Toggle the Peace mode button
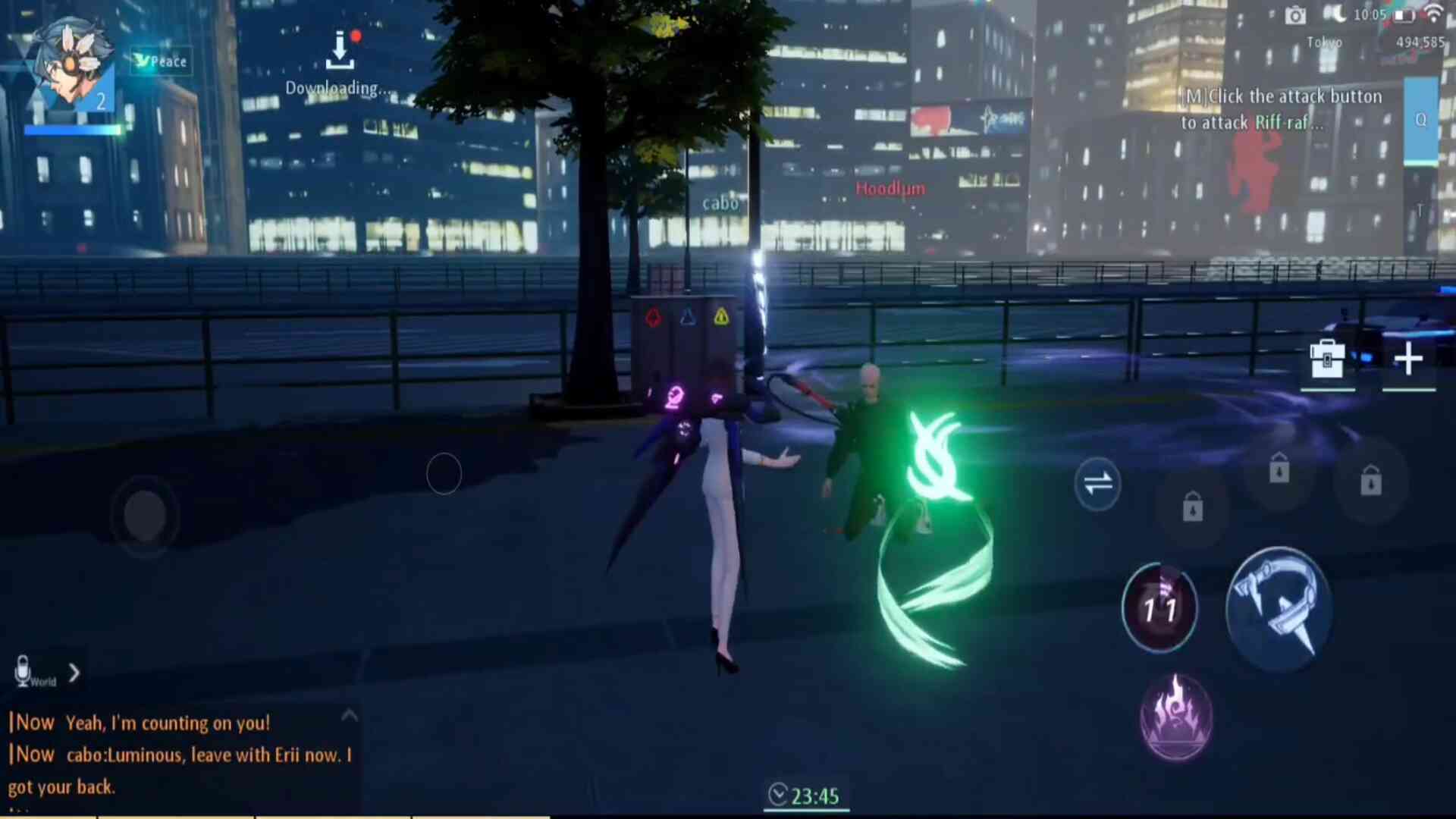The image size is (1456, 819). [161, 61]
